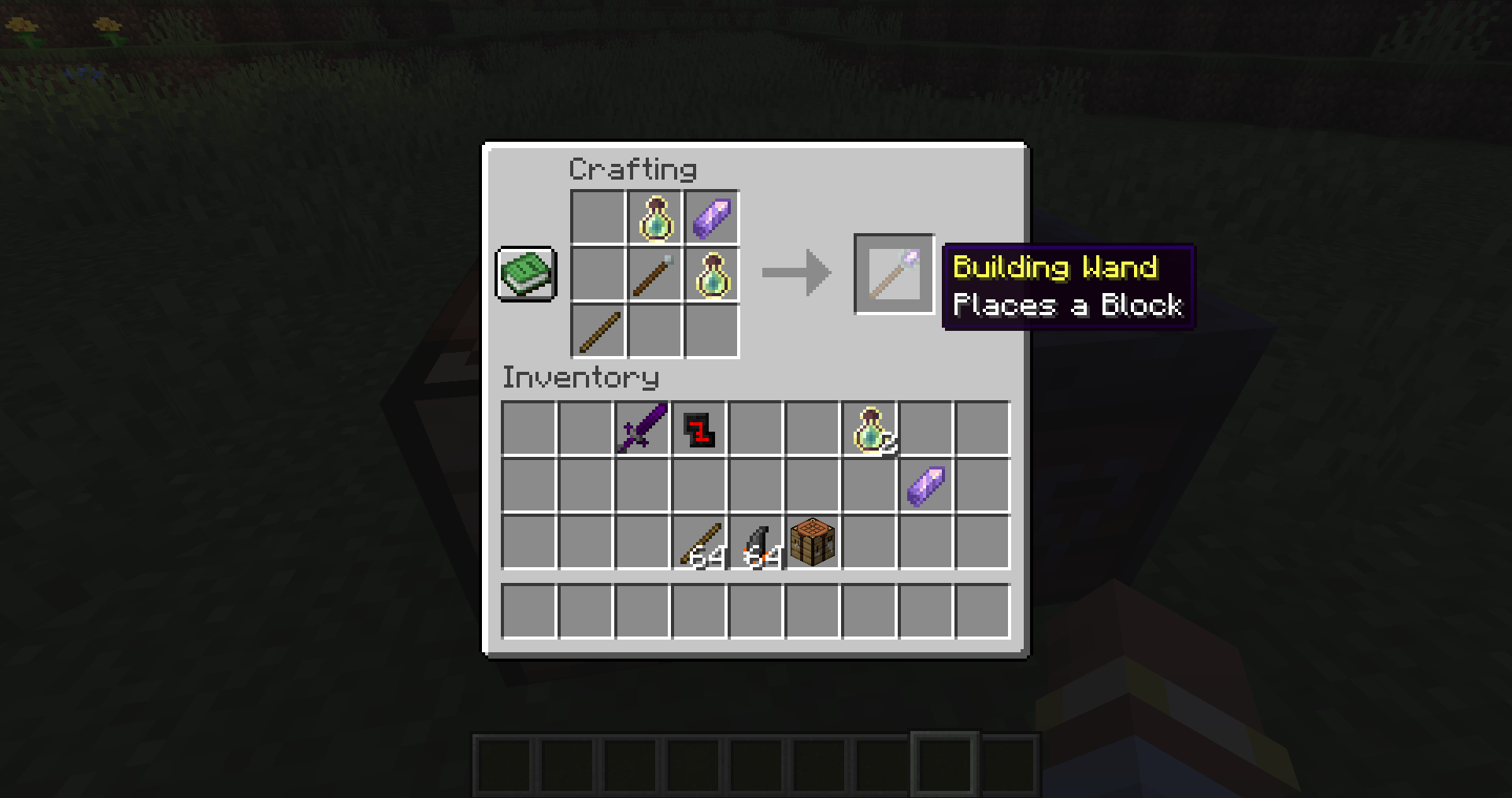Grab the amethyst shard in the inventory
This screenshot has width=1512, height=798.
coord(925,486)
